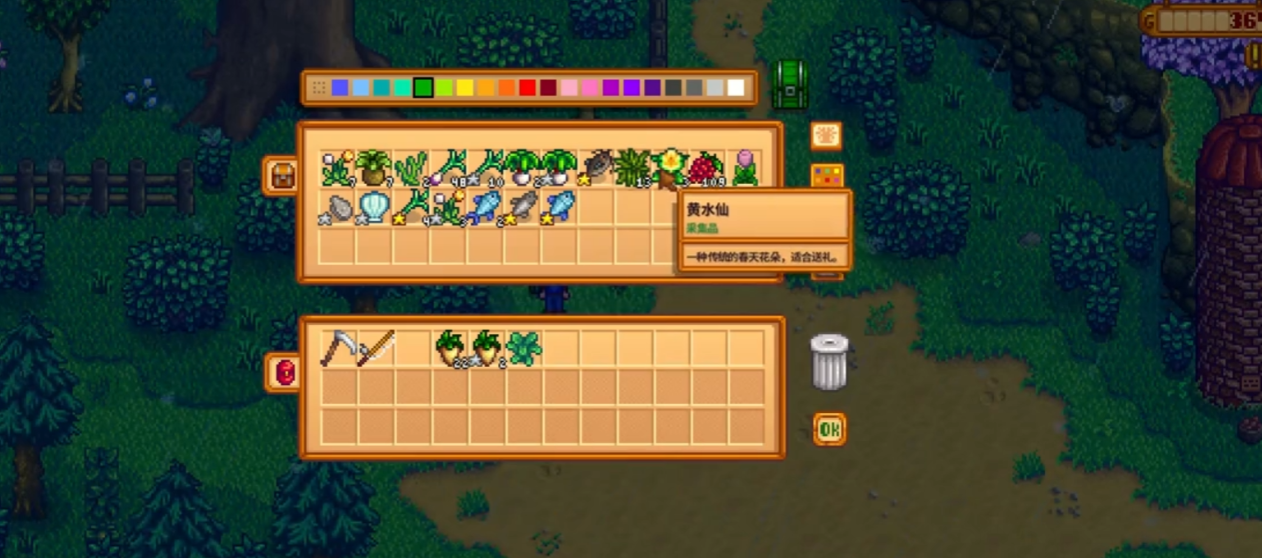Screen dimensions: 1262x558
Task: Take the daffodil from the chest
Action: [669, 168]
